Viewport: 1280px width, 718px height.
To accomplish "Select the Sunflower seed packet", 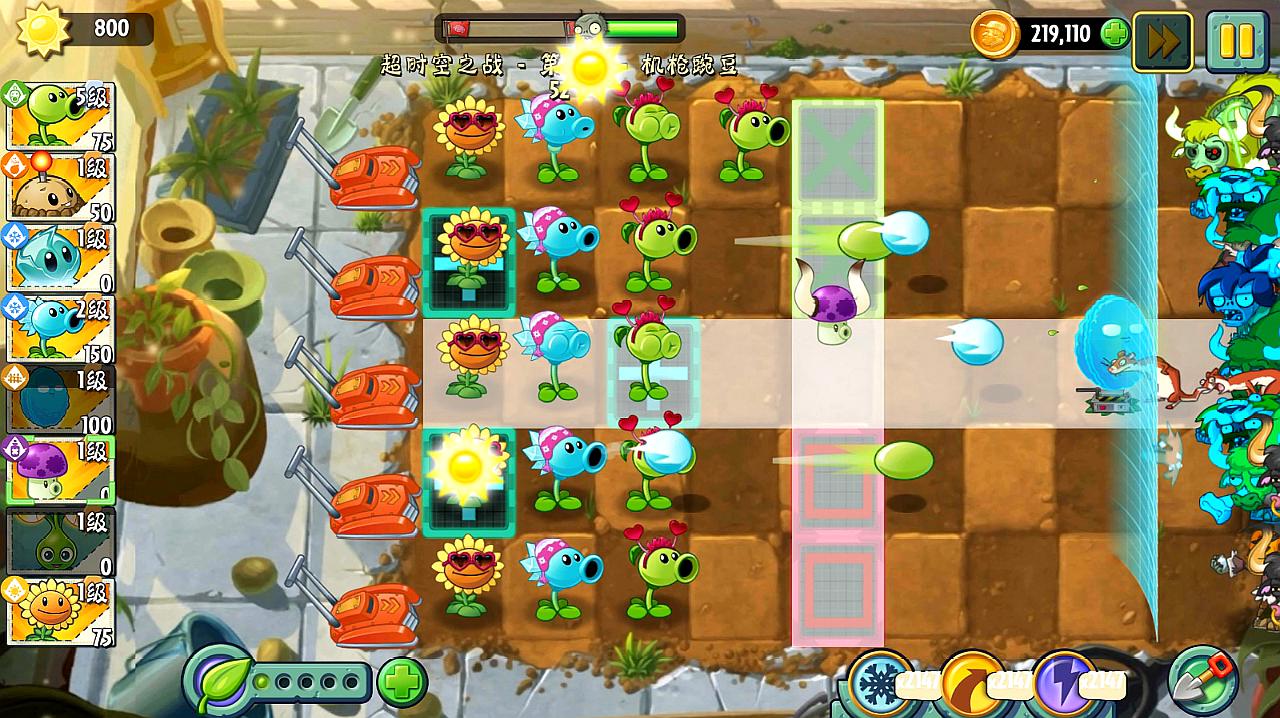I will [x=60, y=610].
